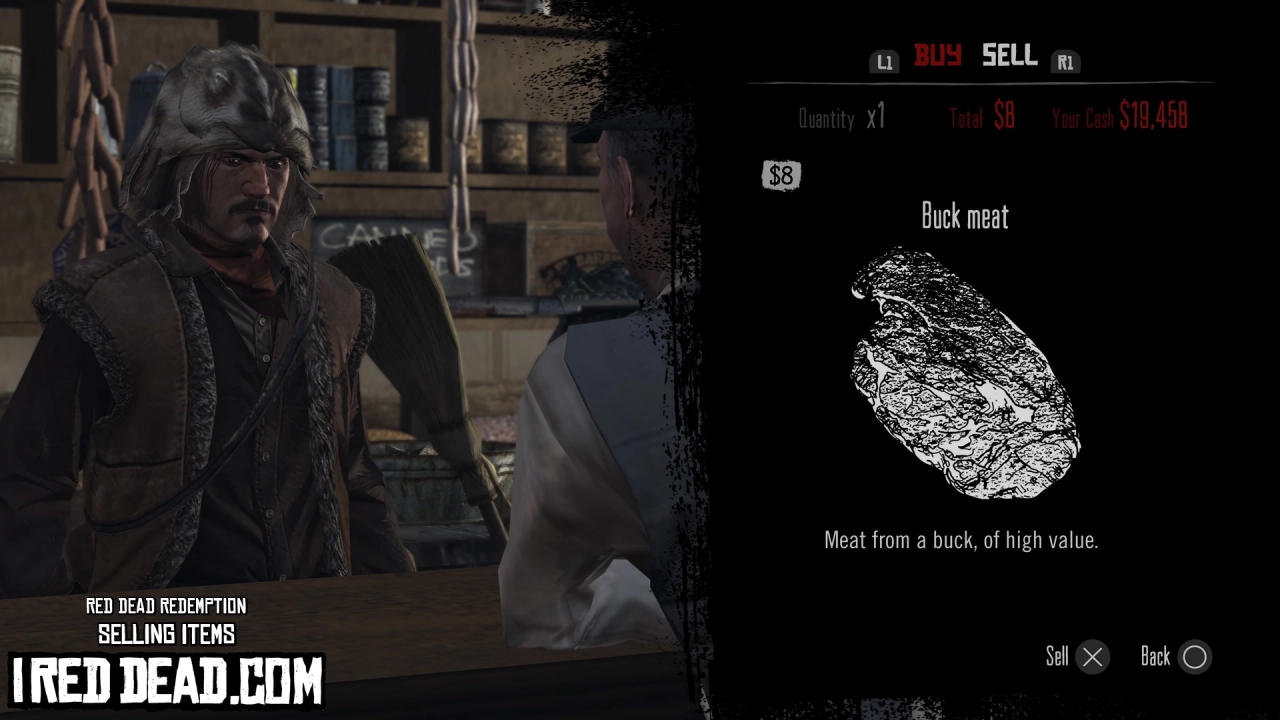Click the L1 shoulder button icon
1280x720 pixels.
(884, 61)
